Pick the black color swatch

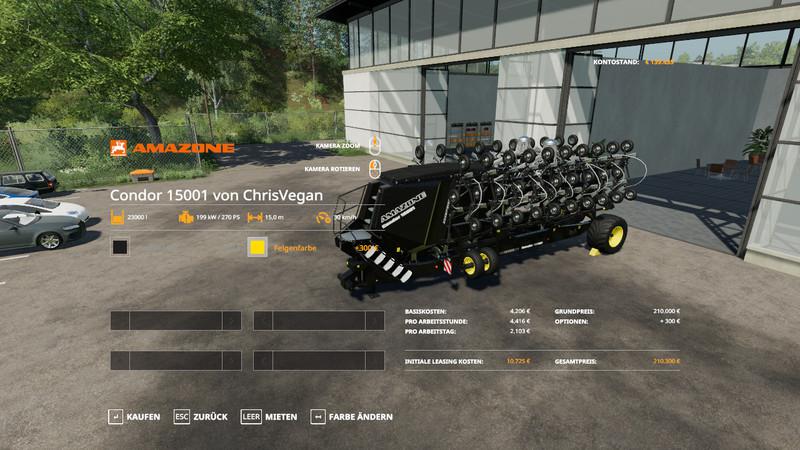pyautogui.click(x=120, y=247)
